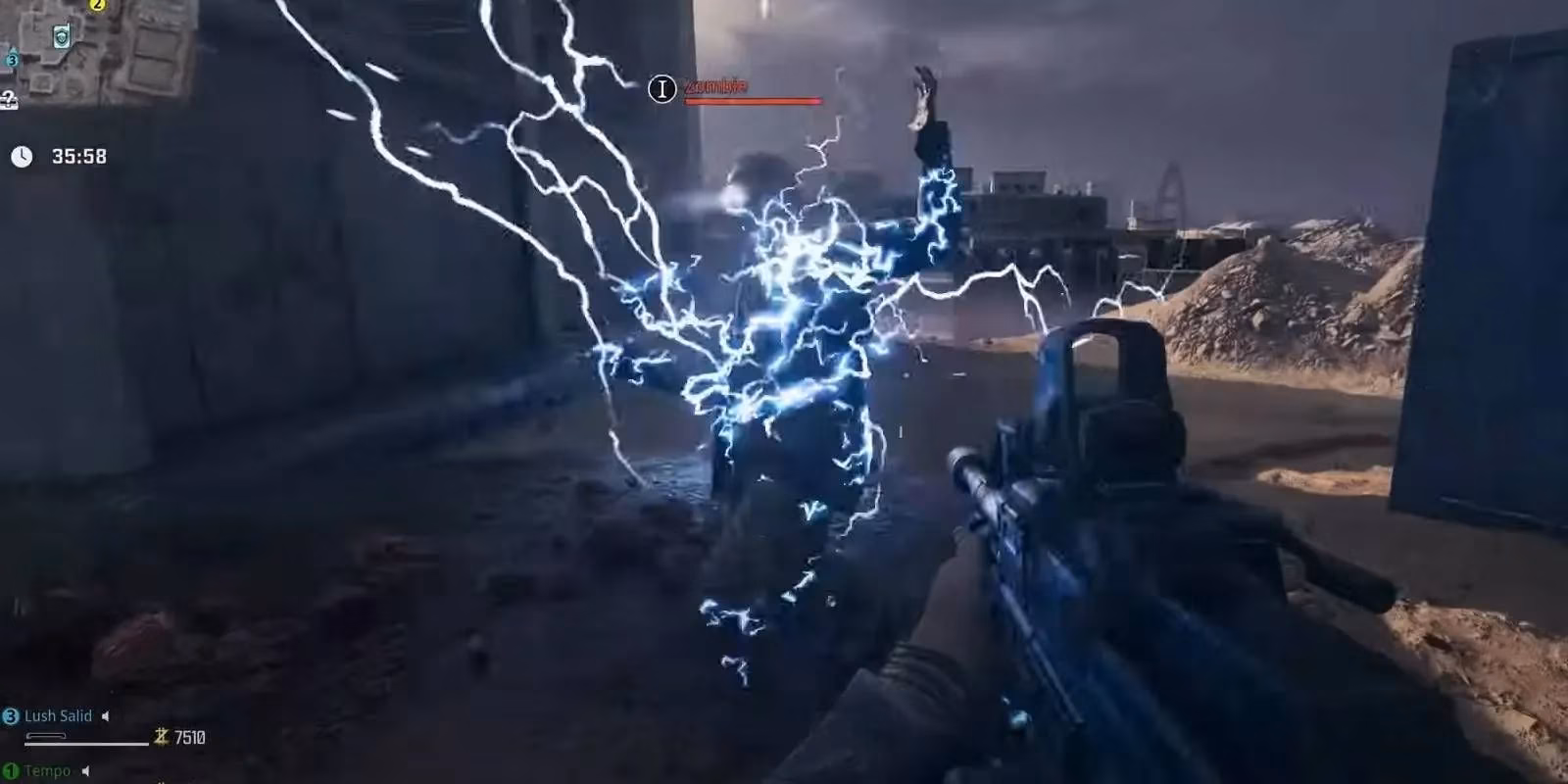Click Lush Salid's blue squad number badge

(11, 715)
